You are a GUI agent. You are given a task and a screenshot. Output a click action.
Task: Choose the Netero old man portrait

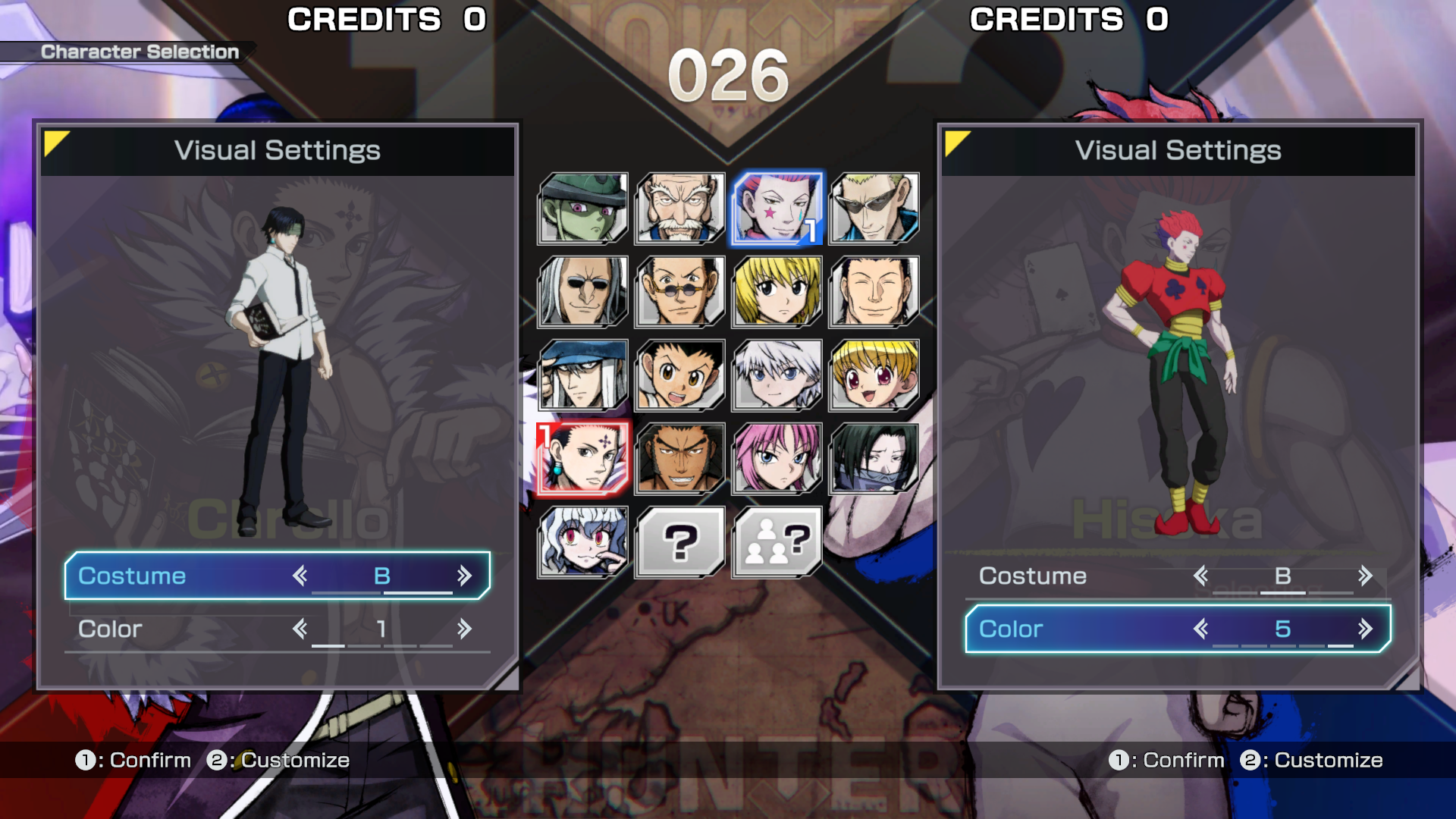coord(679,209)
